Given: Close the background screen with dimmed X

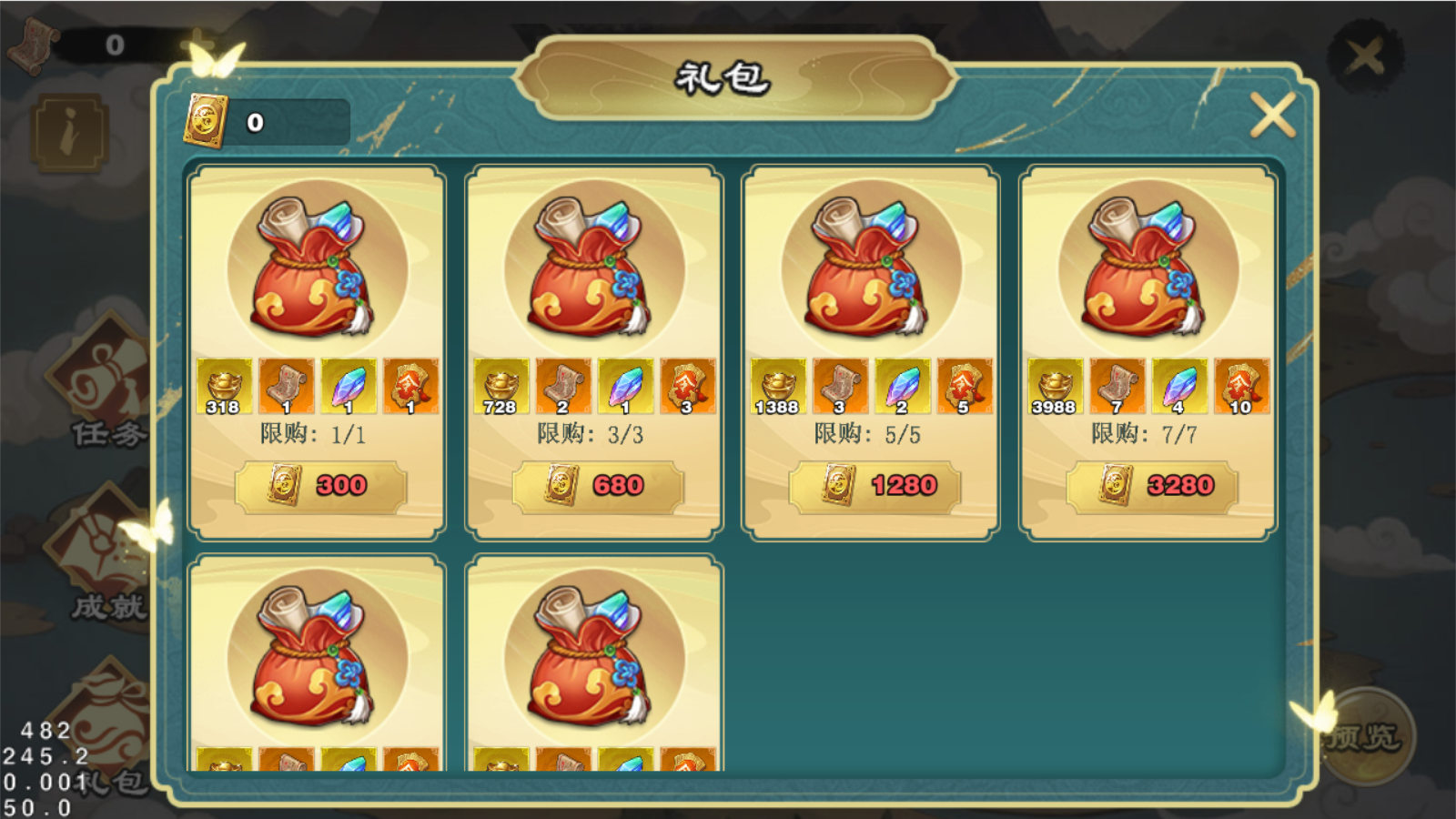Looking at the screenshot, I should 1365,56.
